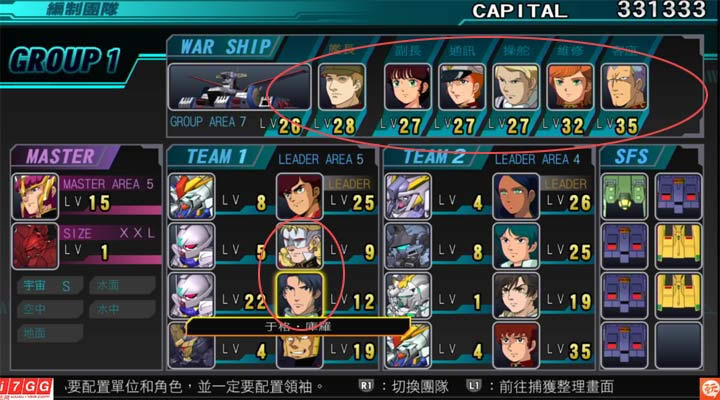Select the red XXL master unit
720x400 pixels.
pos(35,246)
